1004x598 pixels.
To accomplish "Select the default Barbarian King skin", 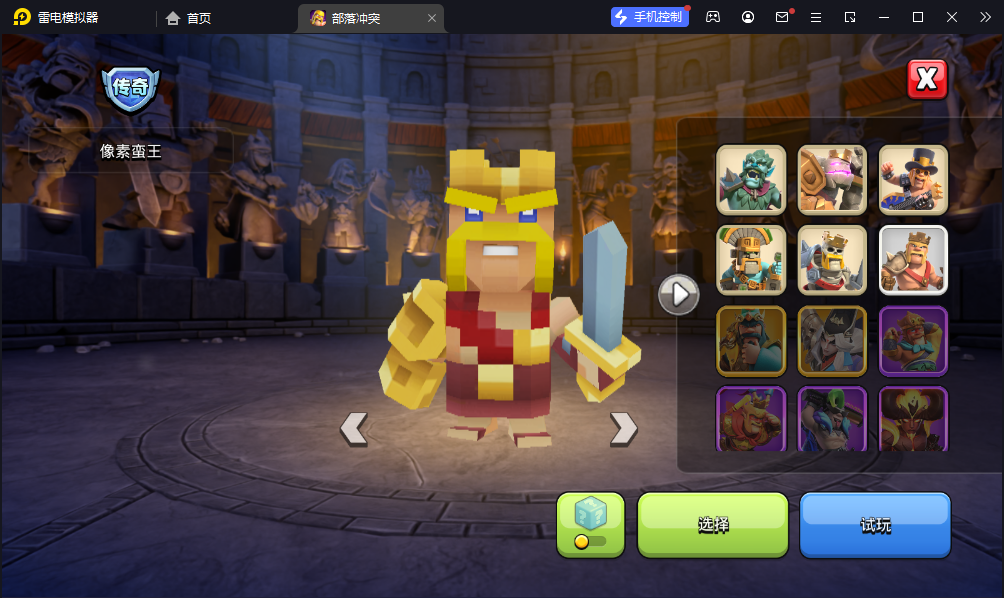I will tap(913, 260).
